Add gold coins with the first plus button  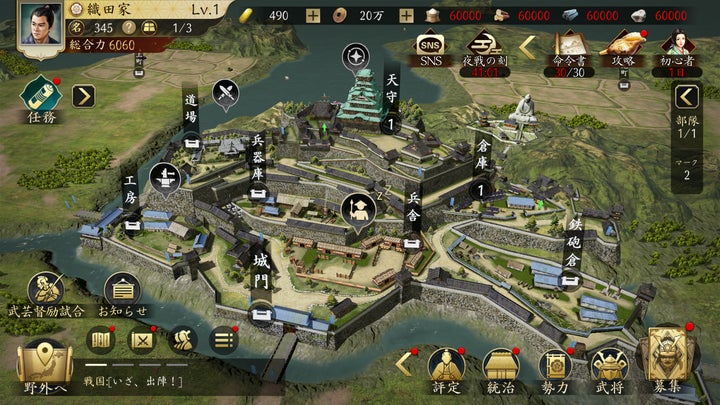pyautogui.click(x=313, y=15)
